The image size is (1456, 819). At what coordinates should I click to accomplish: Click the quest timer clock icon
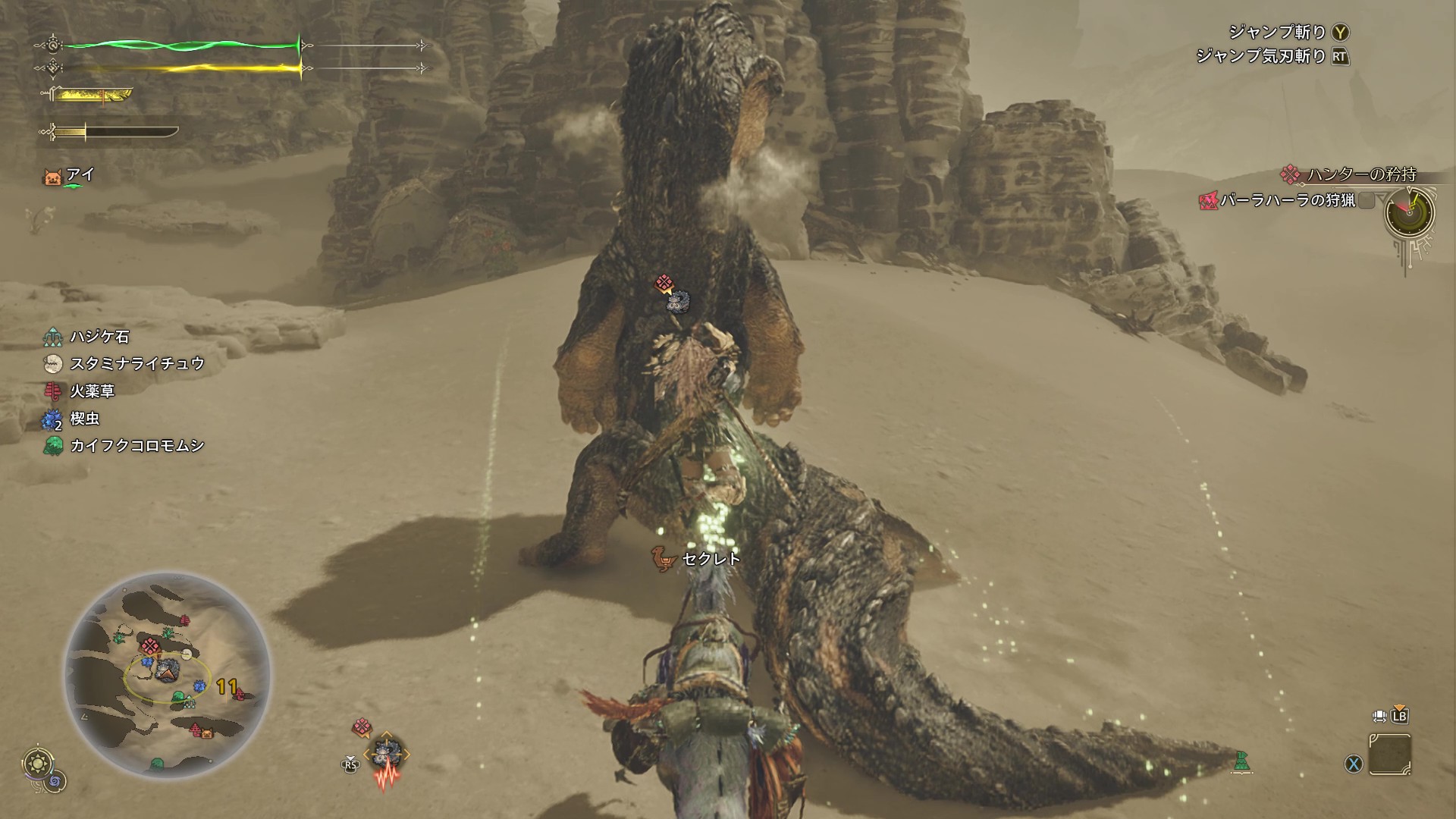tap(1409, 212)
